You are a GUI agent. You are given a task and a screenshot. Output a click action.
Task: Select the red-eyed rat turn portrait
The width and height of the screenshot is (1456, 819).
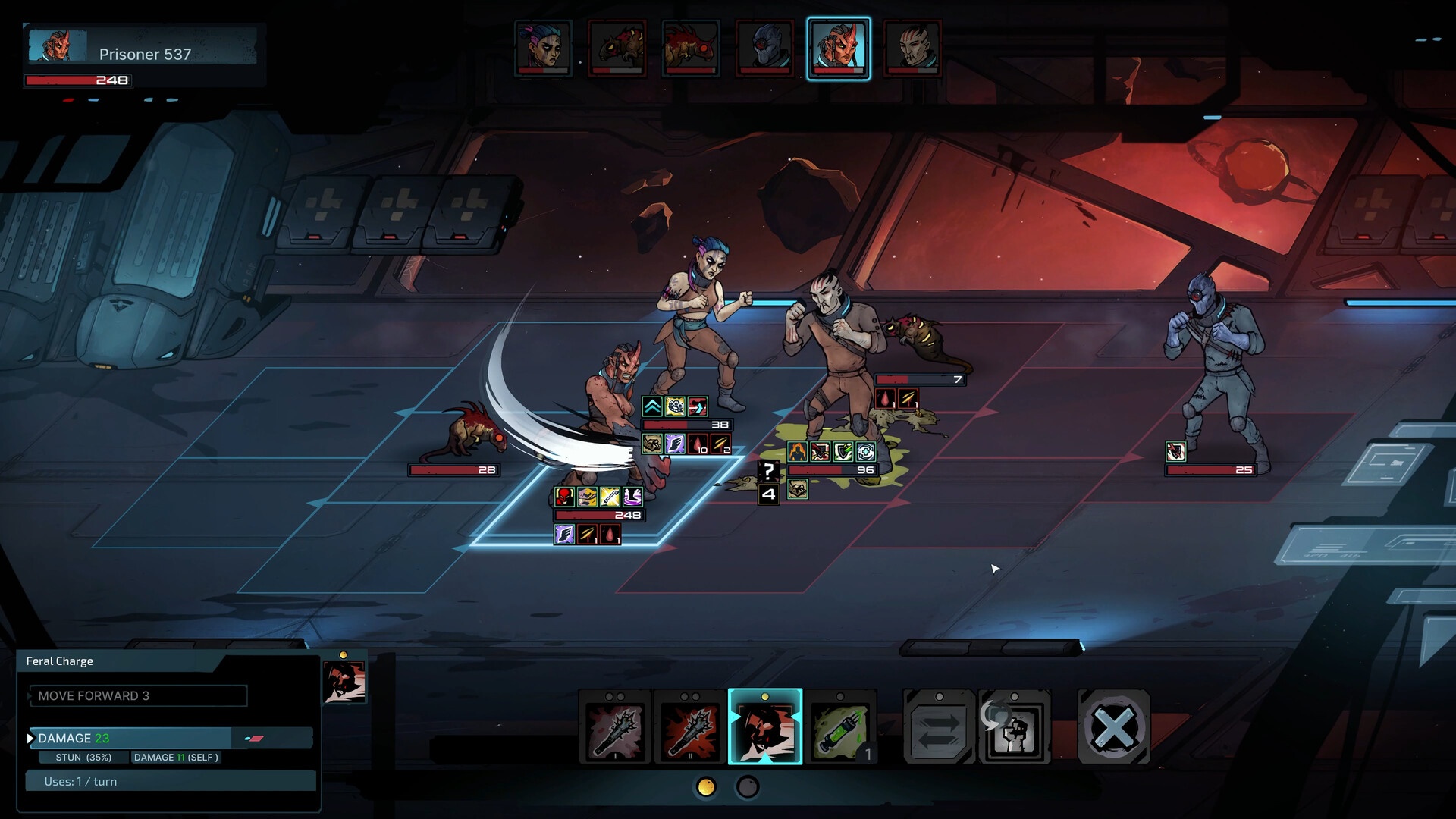pos(691,49)
